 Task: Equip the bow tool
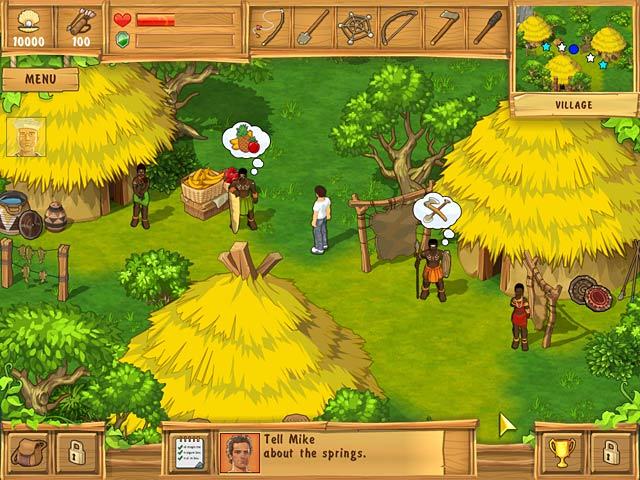pos(400,27)
